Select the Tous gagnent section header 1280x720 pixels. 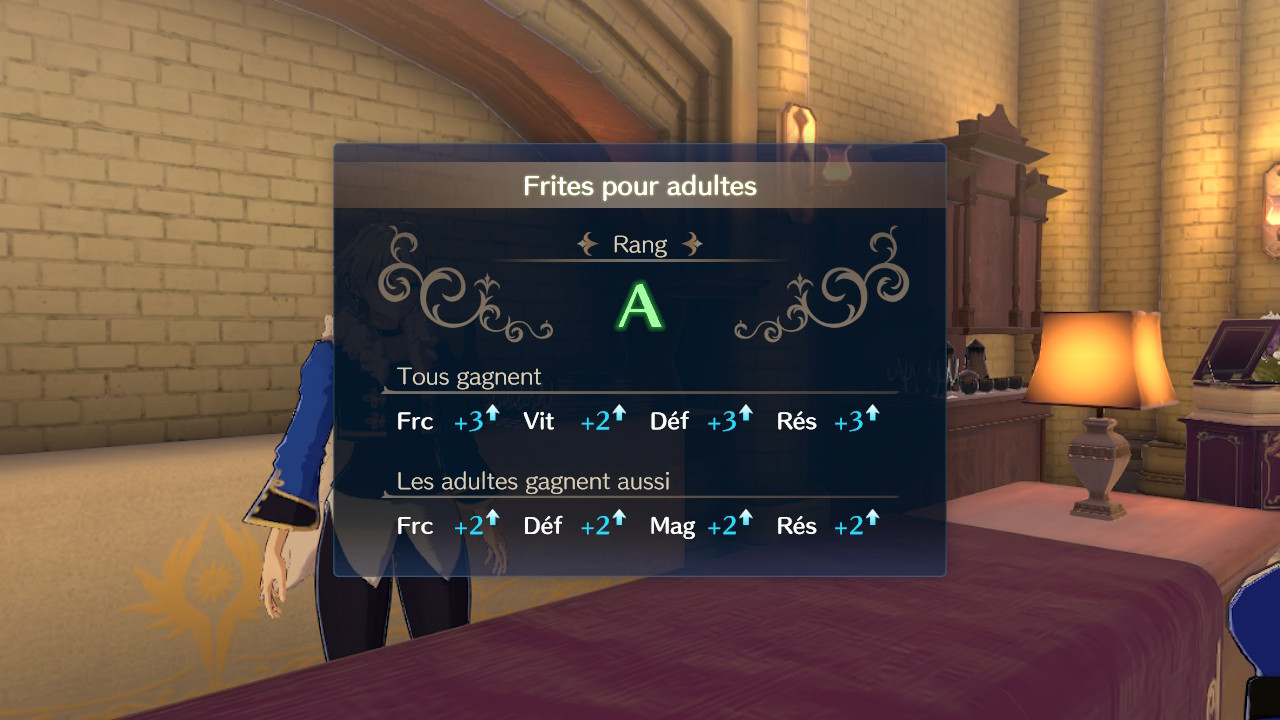click(470, 377)
